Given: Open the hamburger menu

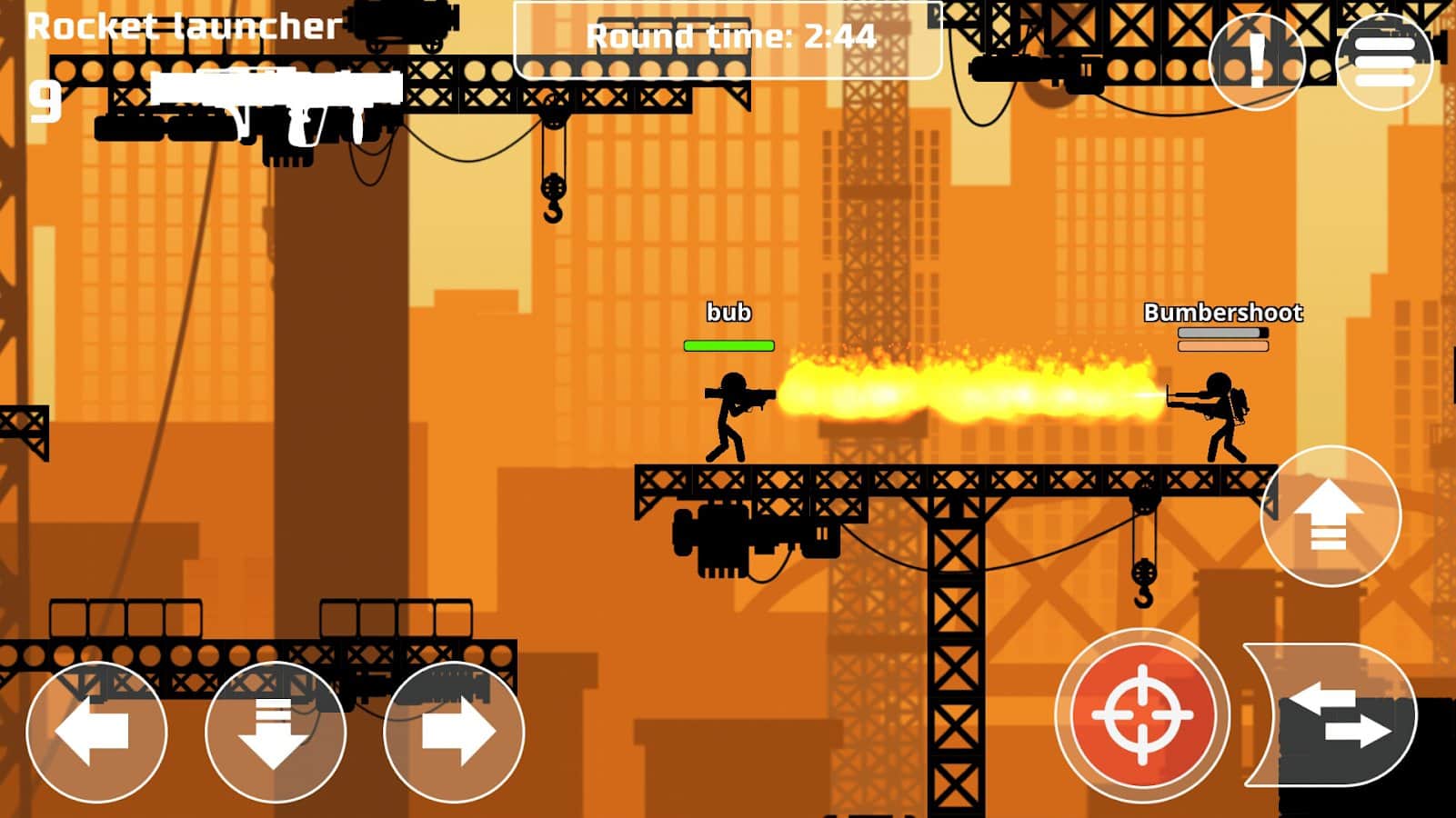Looking at the screenshot, I should 1384,61.
